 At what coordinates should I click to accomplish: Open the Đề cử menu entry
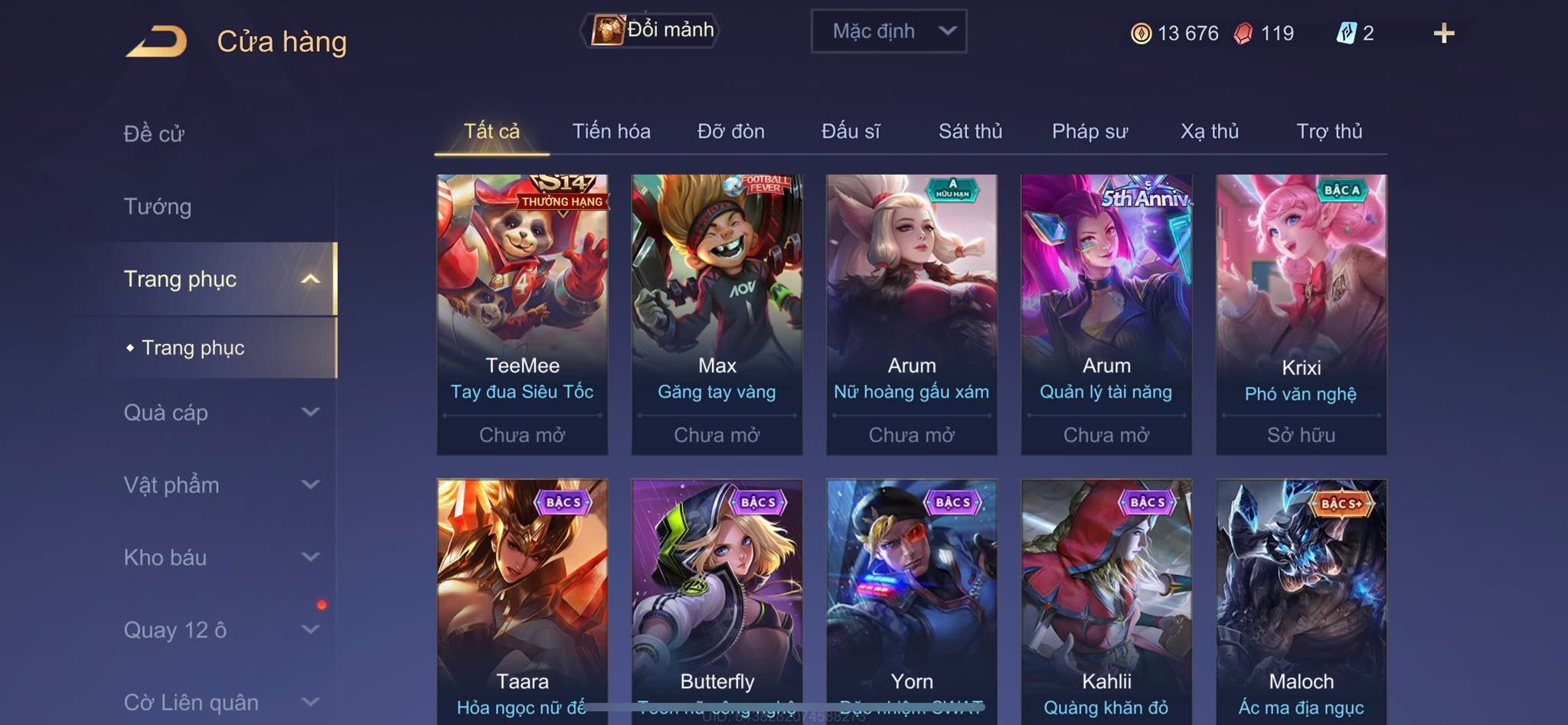154,134
